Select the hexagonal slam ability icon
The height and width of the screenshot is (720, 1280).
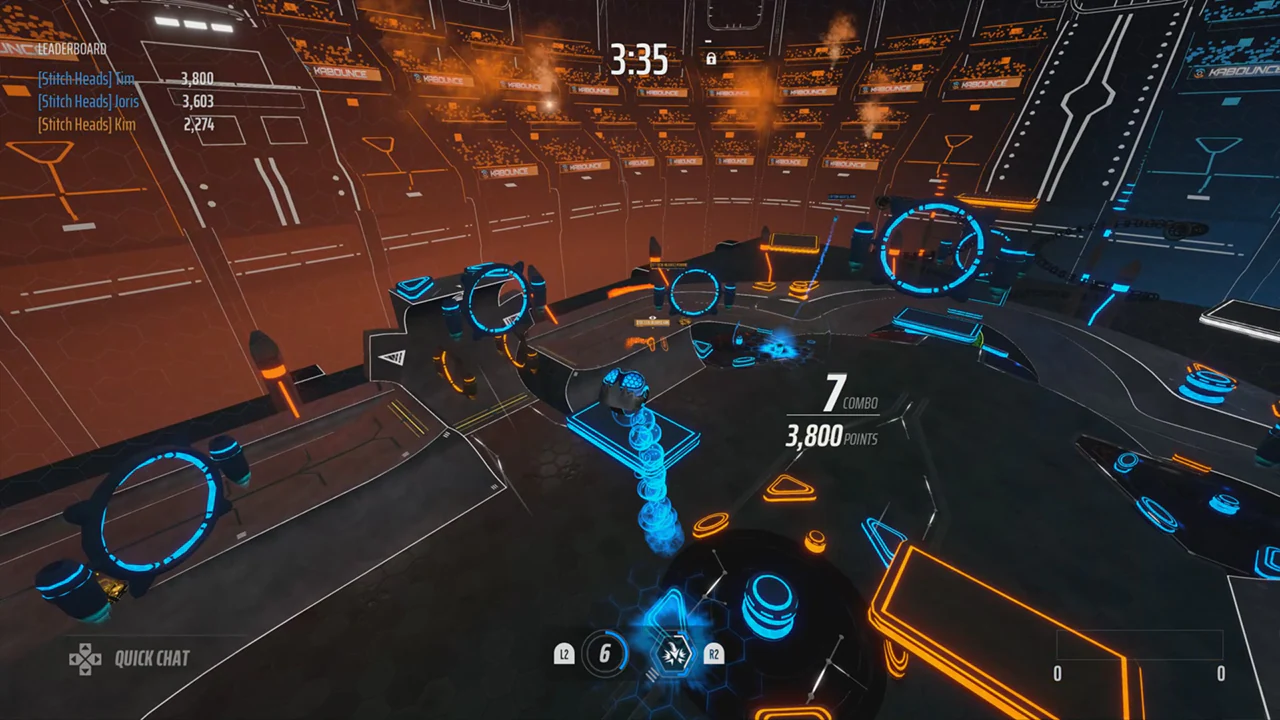point(675,655)
